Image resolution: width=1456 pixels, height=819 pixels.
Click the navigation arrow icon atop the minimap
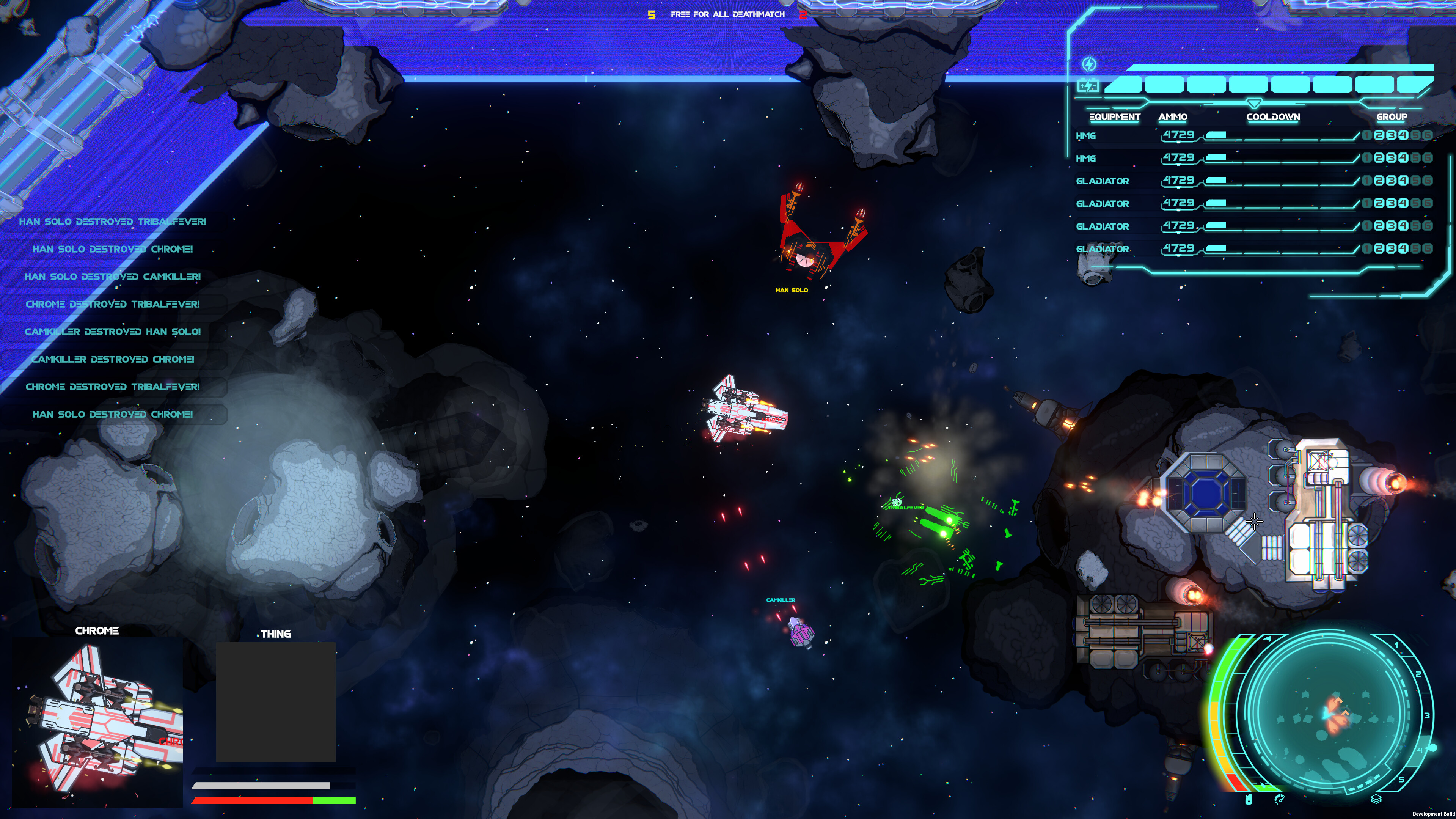(1267, 638)
